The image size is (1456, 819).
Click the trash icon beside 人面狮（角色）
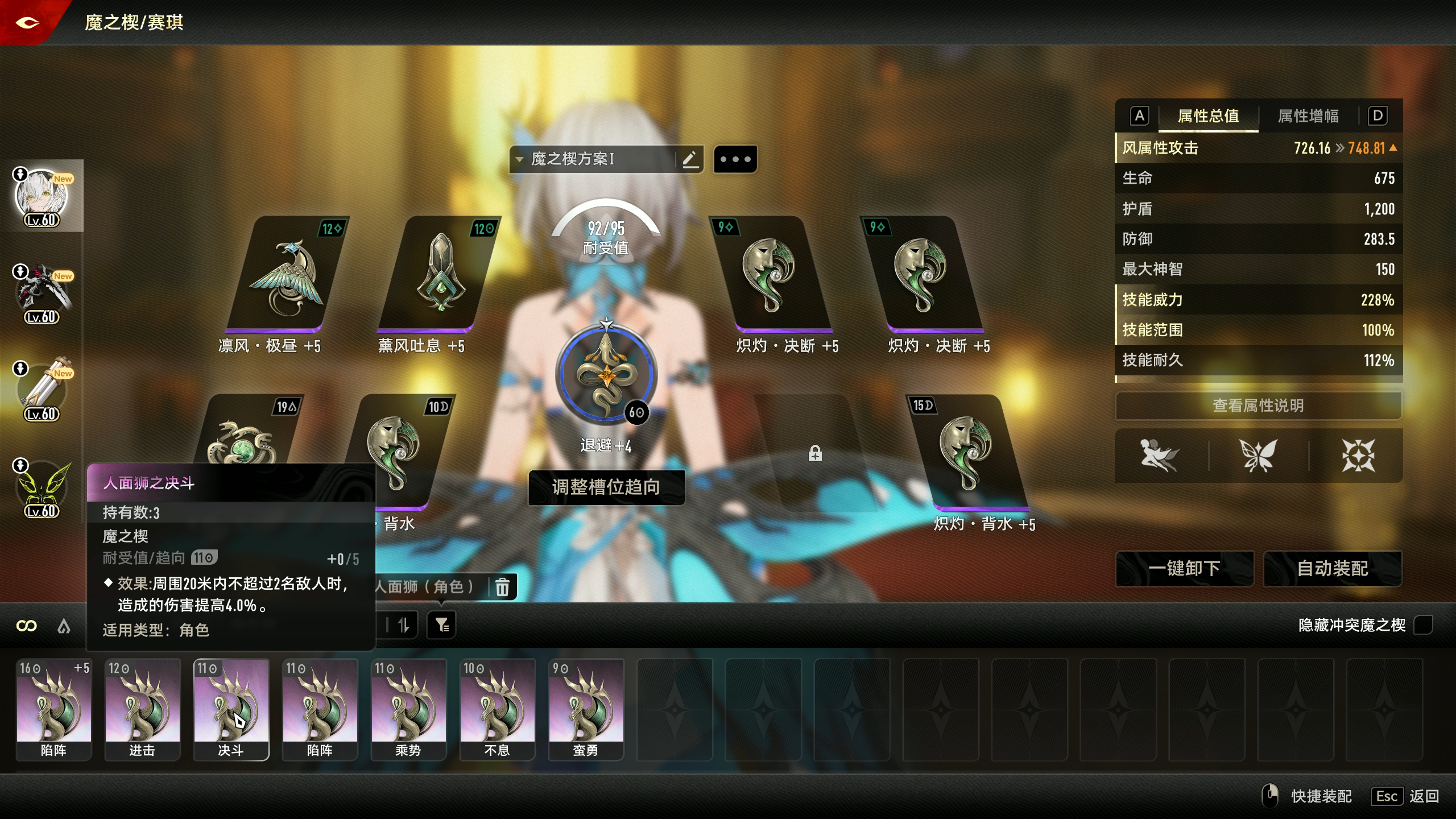click(x=503, y=588)
